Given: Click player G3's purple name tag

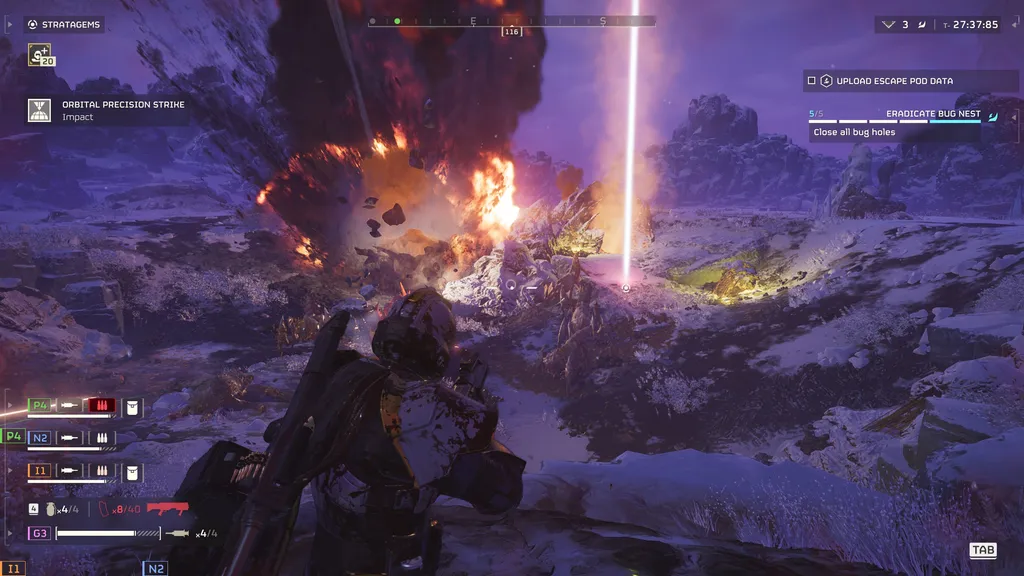Looking at the screenshot, I should (x=40, y=533).
